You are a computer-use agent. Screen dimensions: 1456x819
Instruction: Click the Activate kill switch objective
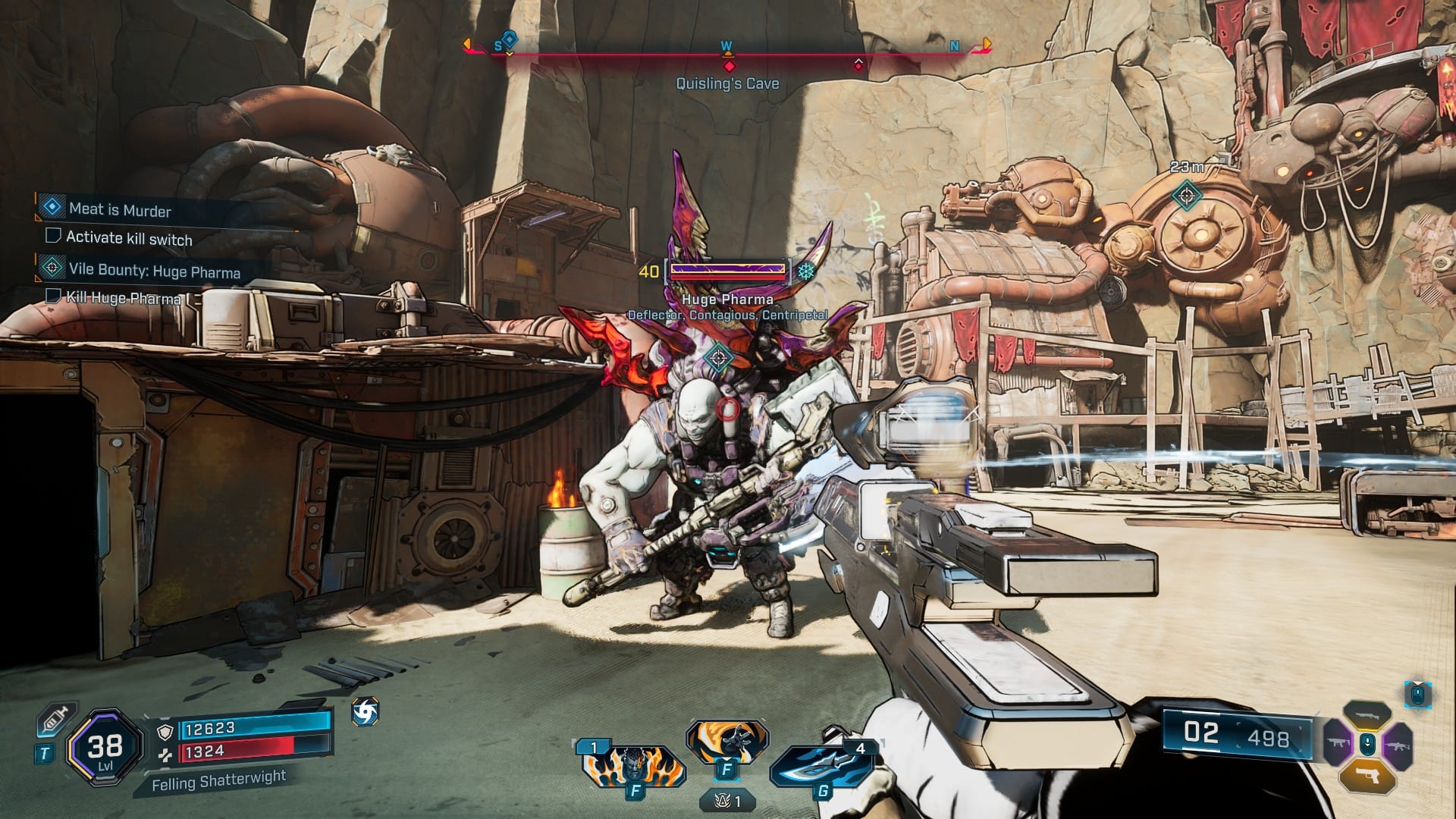(x=129, y=238)
